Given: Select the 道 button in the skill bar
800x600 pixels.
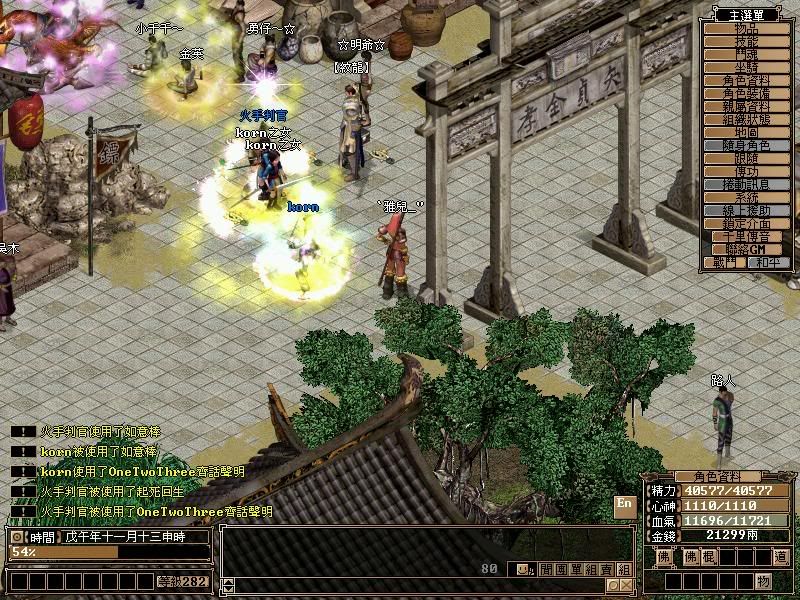Looking at the screenshot, I should tap(780, 557).
